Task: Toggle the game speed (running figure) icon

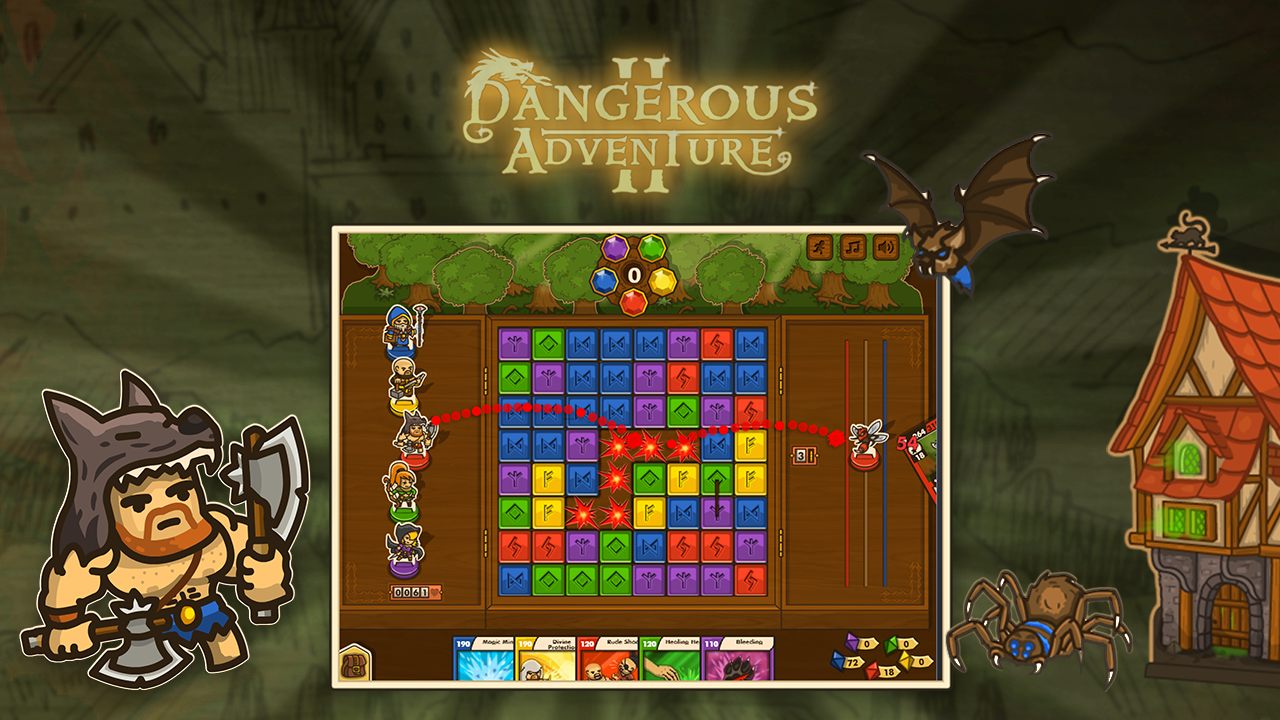Action: 818,247
